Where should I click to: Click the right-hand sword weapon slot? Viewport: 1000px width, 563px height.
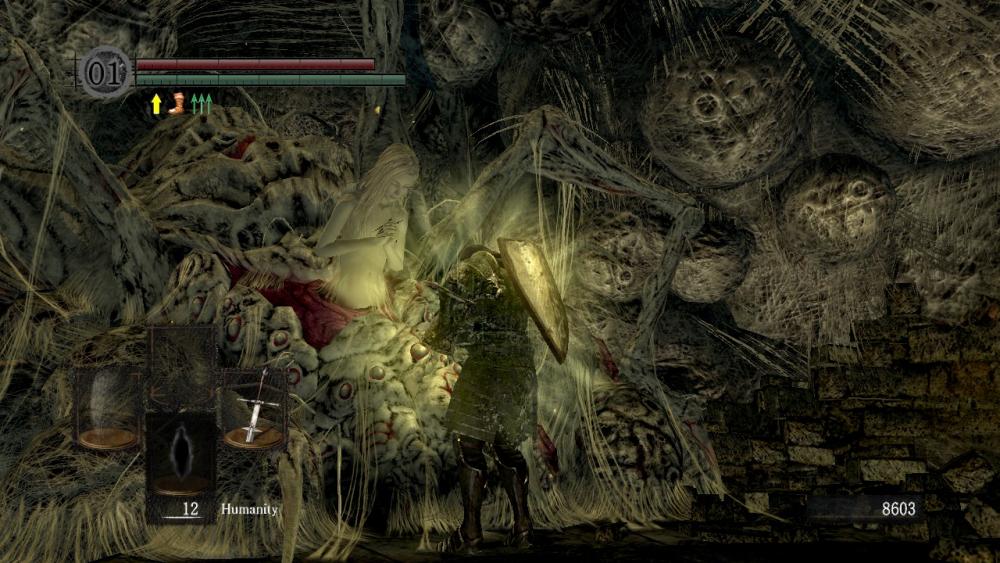[x=253, y=407]
